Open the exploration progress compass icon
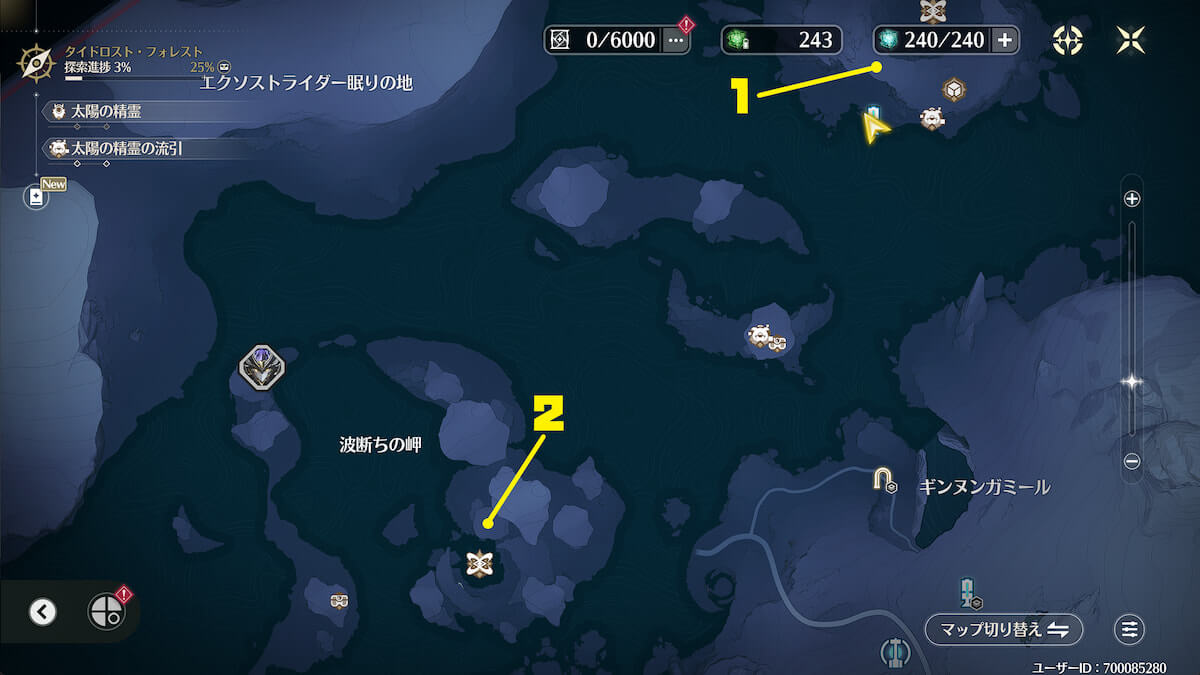This screenshot has height=675, width=1200. (x=37, y=64)
